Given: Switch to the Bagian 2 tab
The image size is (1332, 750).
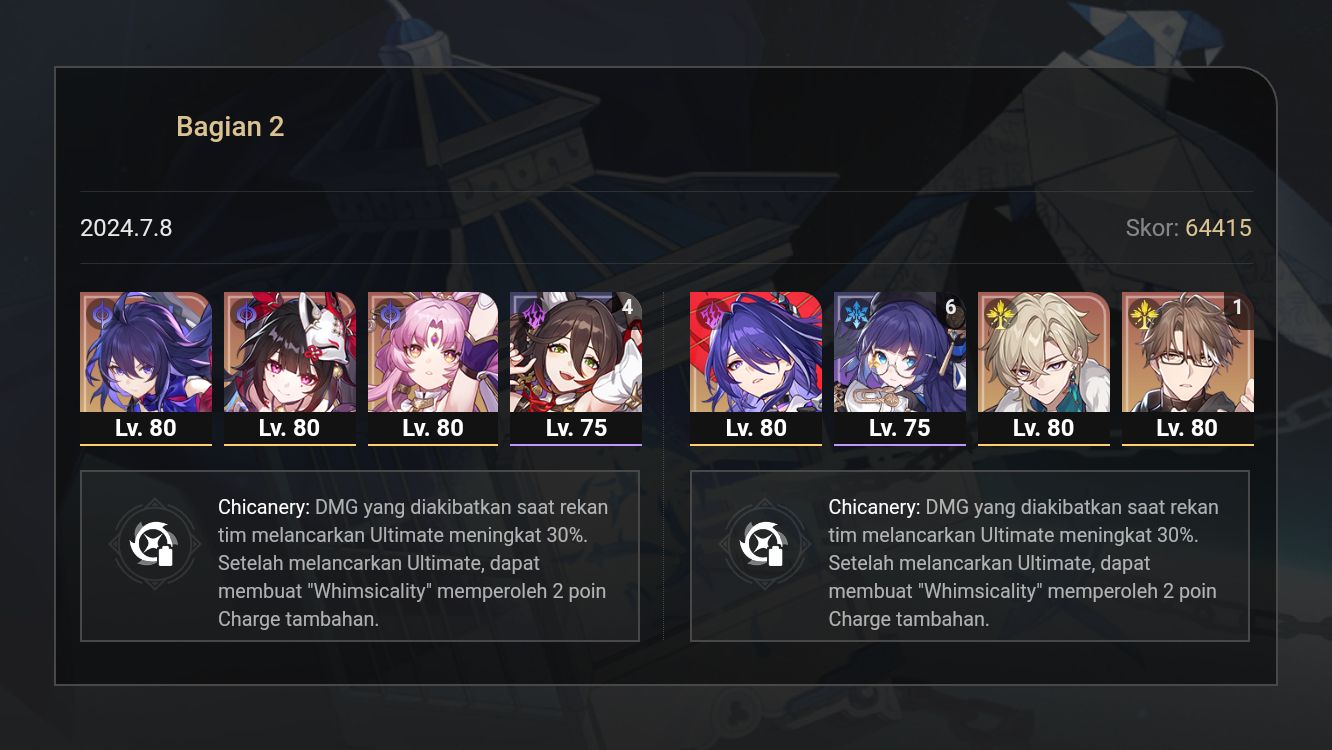Looking at the screenshot, I should point(230,126).
